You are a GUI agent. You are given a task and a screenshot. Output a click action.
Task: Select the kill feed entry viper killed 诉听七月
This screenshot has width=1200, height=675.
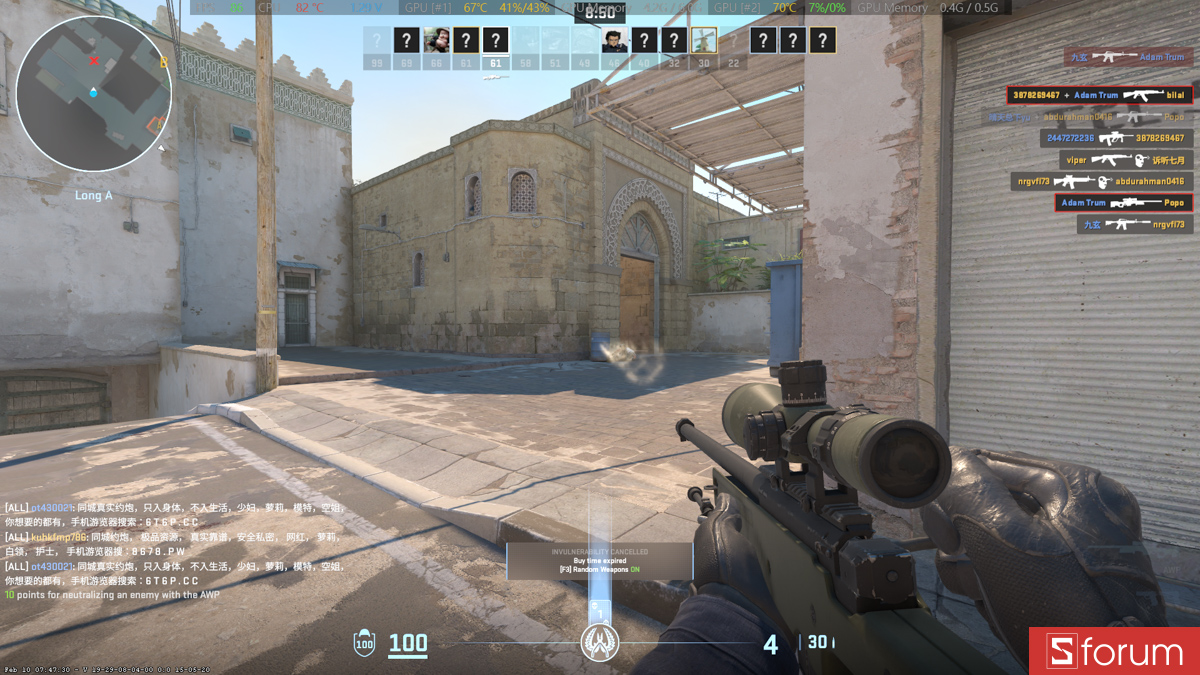point(1126,160)
